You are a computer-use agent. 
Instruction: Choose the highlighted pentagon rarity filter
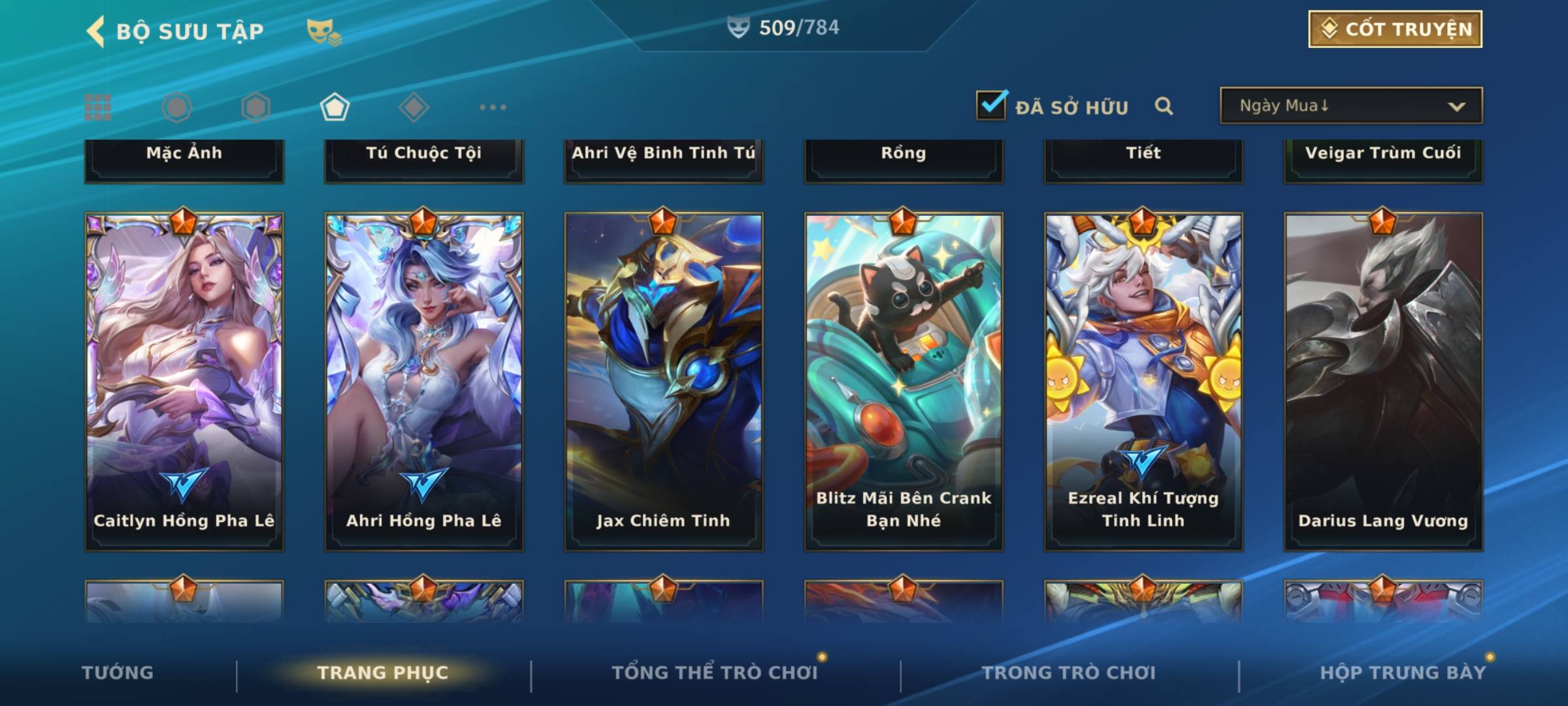click(x=335, y=107)
